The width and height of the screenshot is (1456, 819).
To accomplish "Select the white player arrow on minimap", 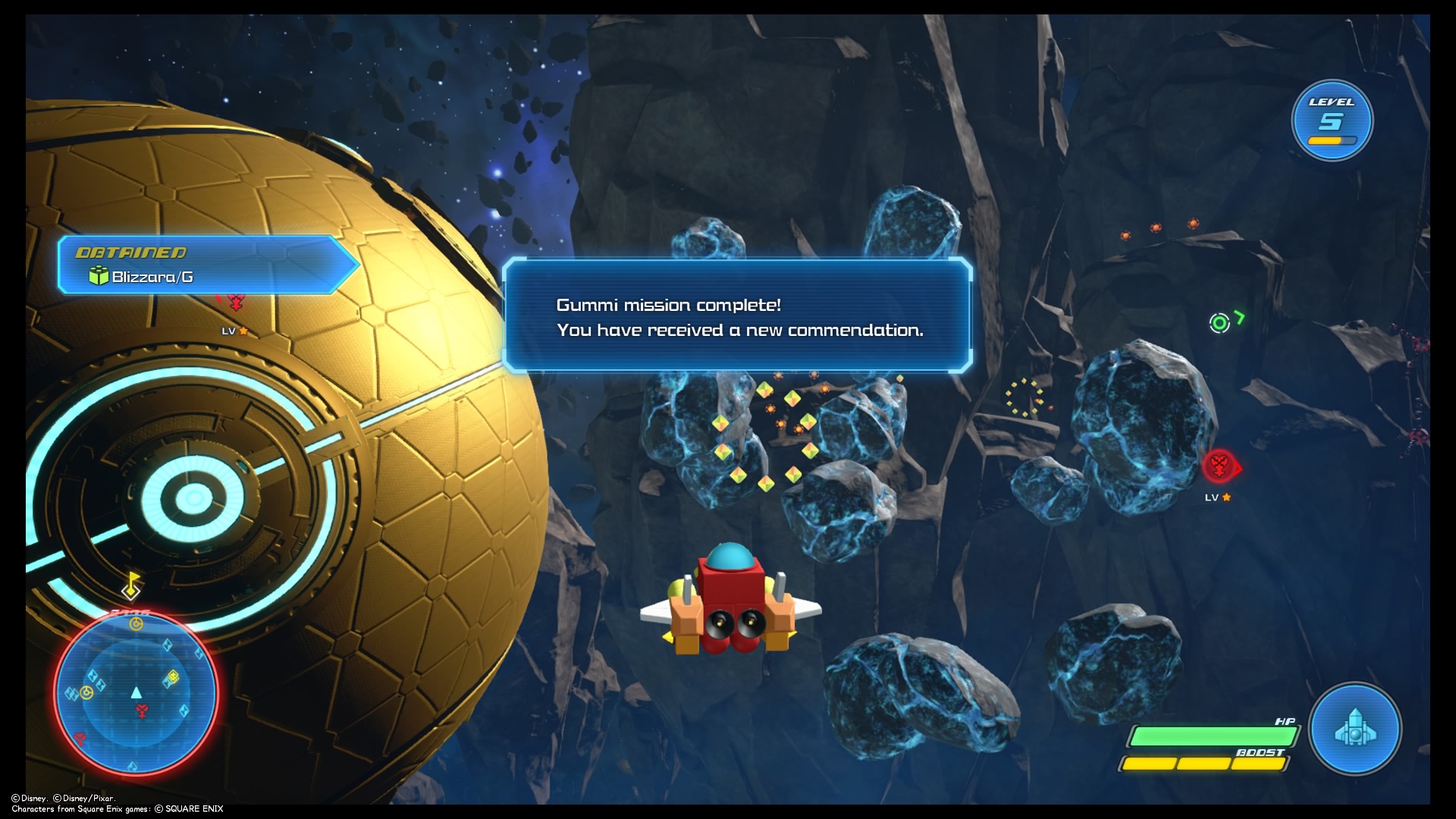I will [x=136, y=693].
